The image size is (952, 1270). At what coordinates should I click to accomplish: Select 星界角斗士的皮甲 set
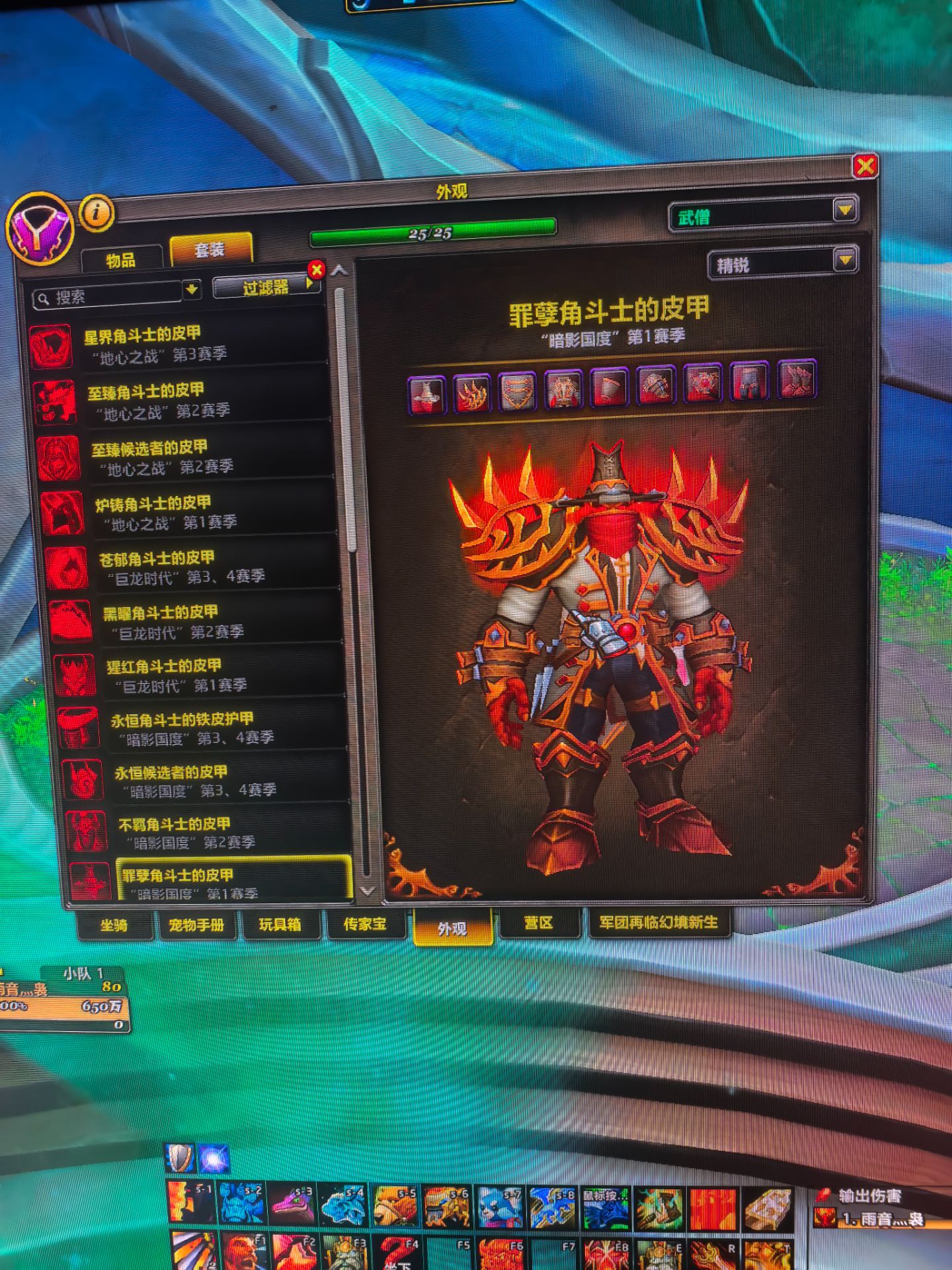click(178, 345)
